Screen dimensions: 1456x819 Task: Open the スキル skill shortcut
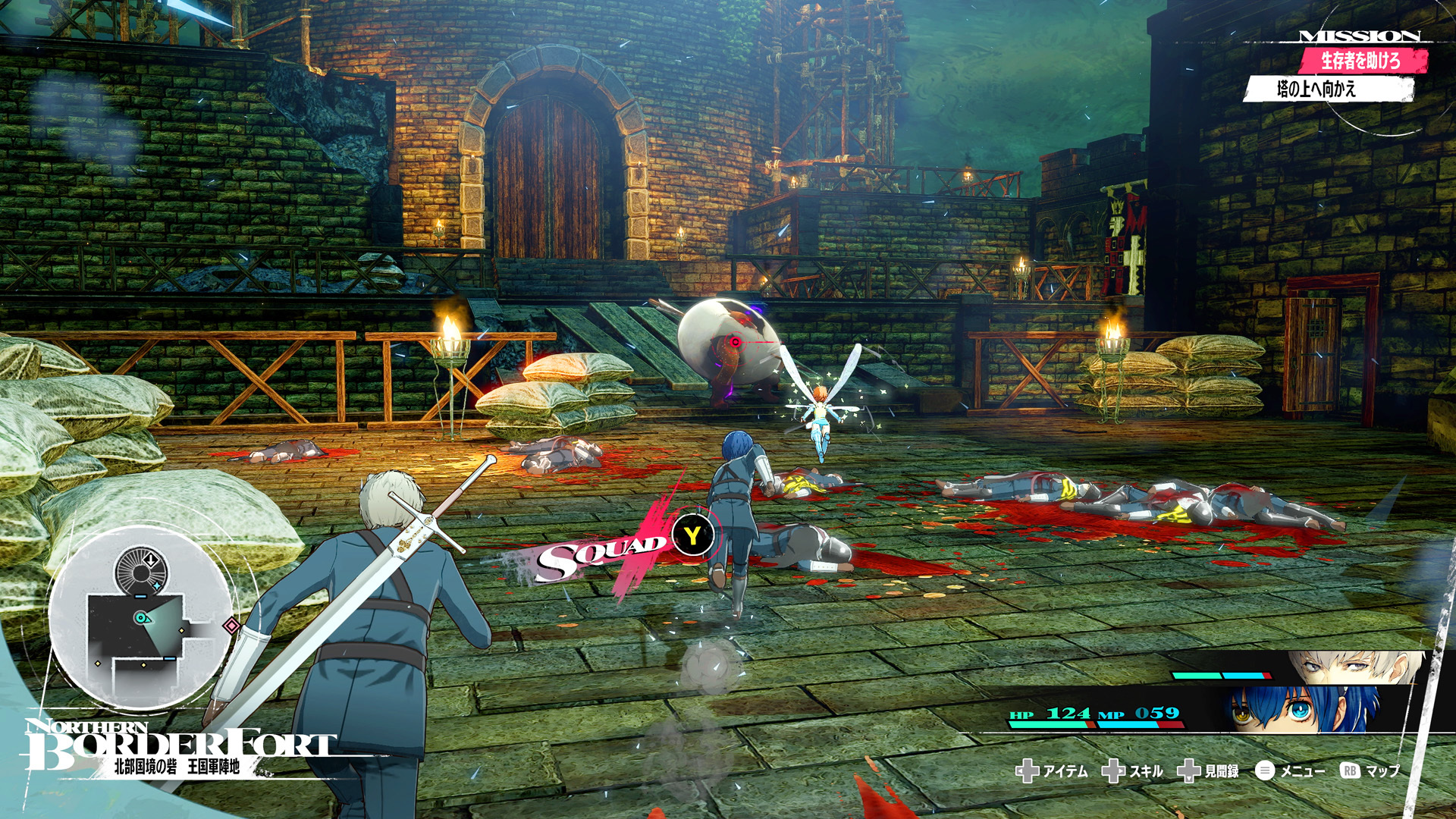click(1133, 771)
